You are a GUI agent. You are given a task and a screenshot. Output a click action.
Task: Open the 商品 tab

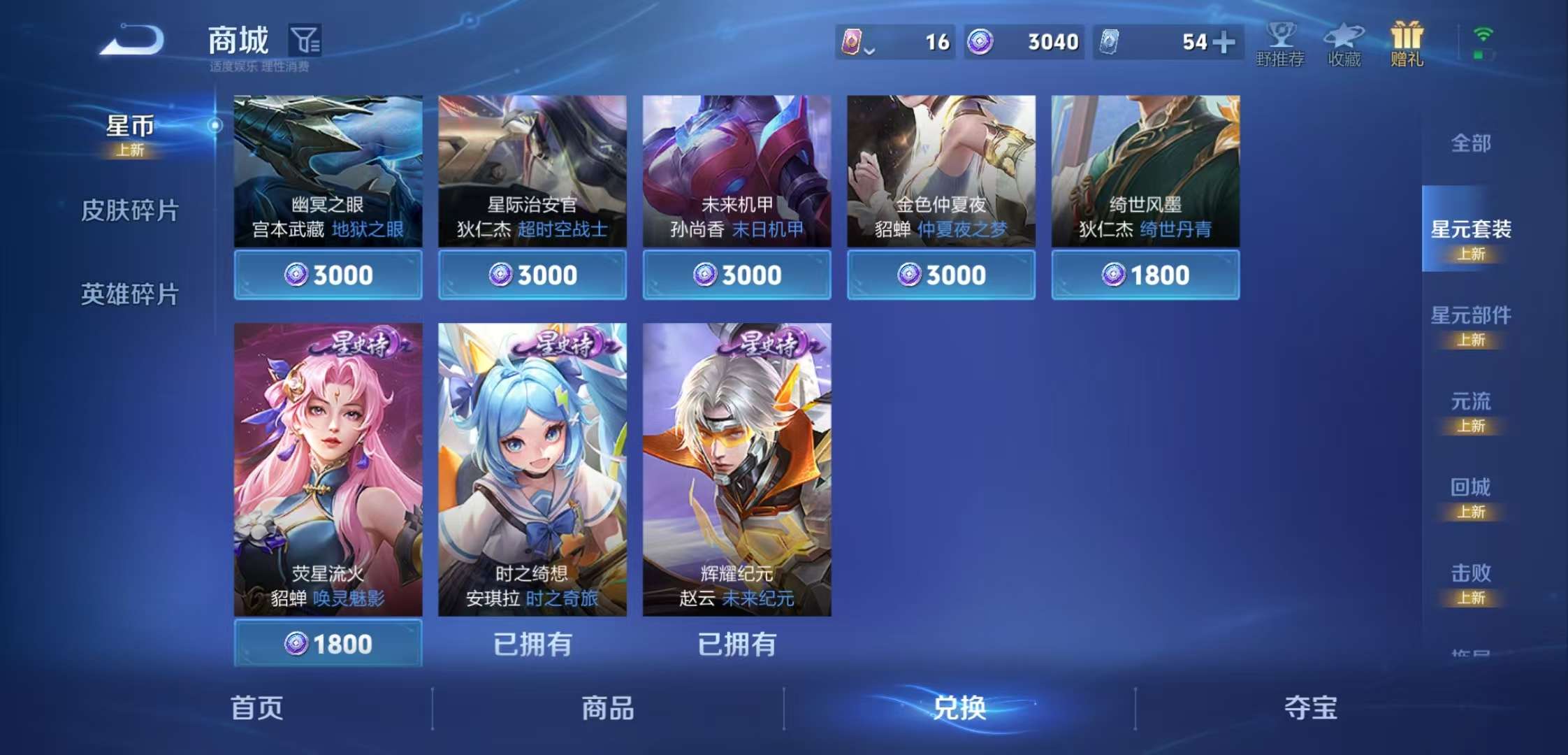click(x=607, y=707)
